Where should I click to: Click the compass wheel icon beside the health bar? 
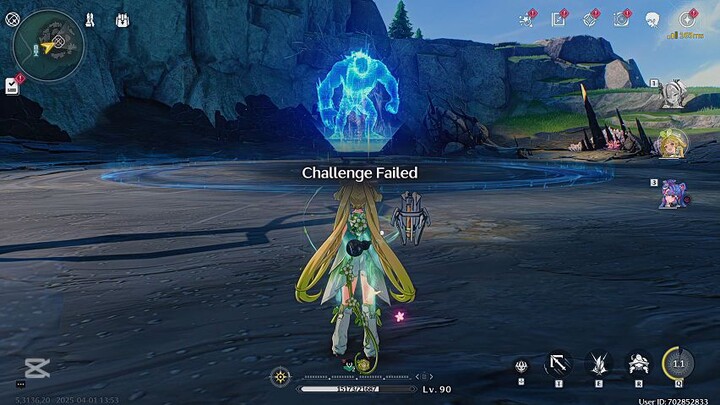(280, 377)
